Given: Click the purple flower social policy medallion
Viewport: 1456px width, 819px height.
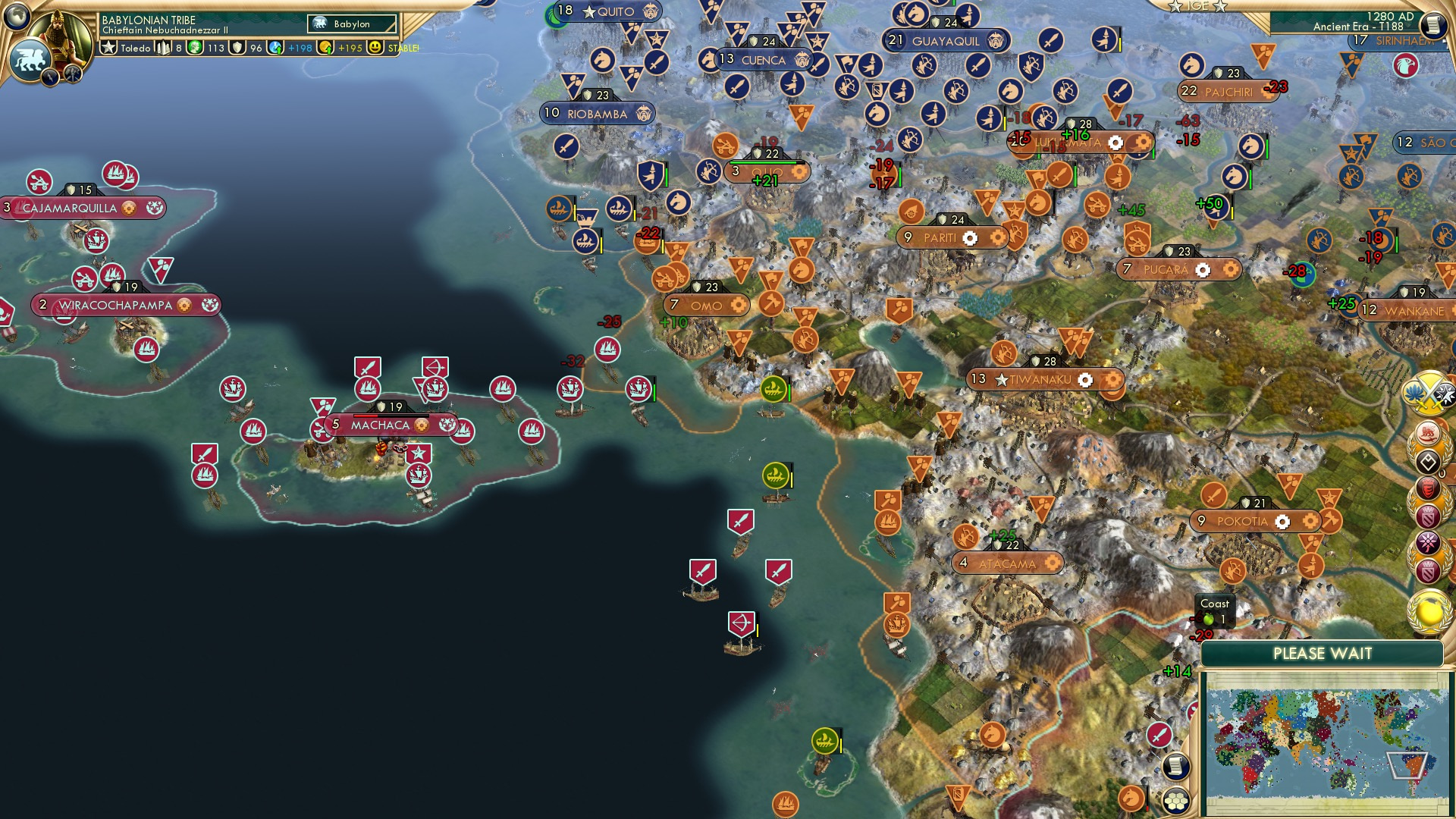Looking at the screenshot, I should [1428, 541].
